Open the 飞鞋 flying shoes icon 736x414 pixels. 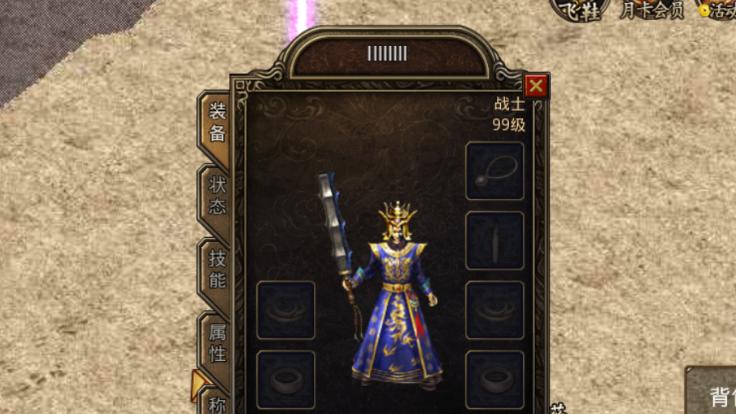coord(579,11)
